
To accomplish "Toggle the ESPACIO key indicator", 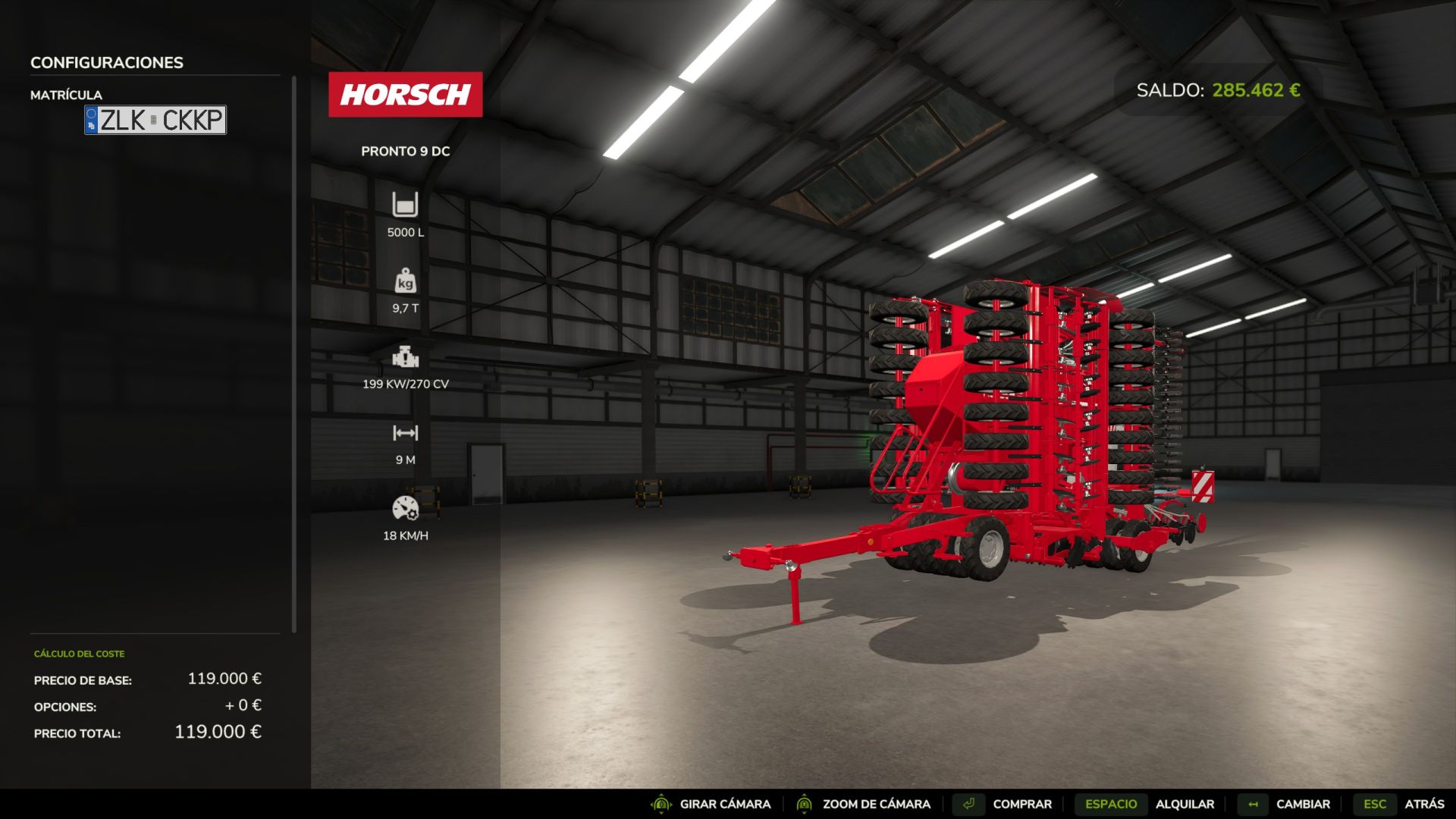I will coord(1110,803).
